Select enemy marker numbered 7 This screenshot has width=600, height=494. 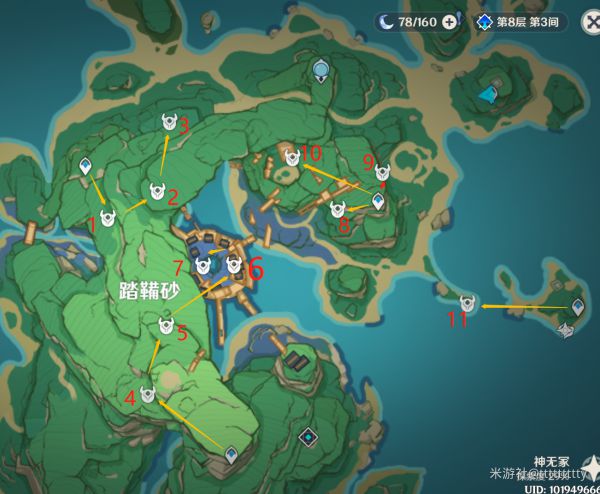204,266
